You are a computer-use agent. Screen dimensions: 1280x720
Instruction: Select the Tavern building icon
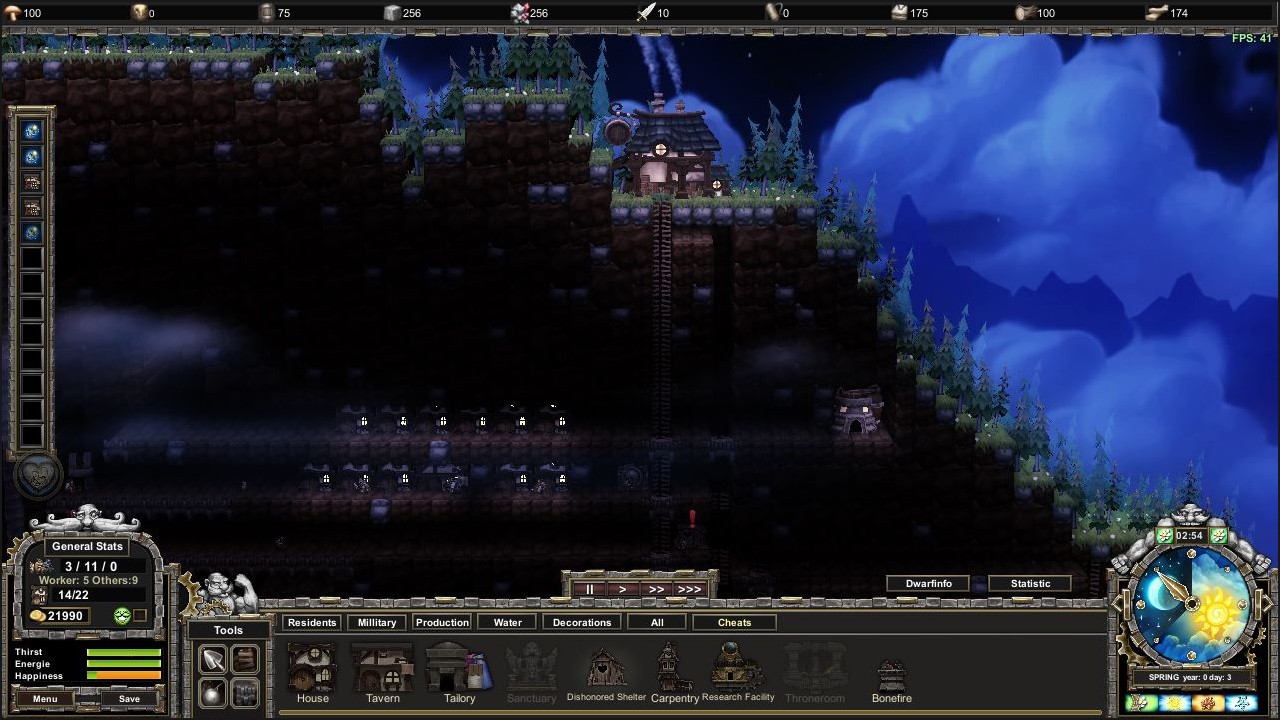pos(383,668)
